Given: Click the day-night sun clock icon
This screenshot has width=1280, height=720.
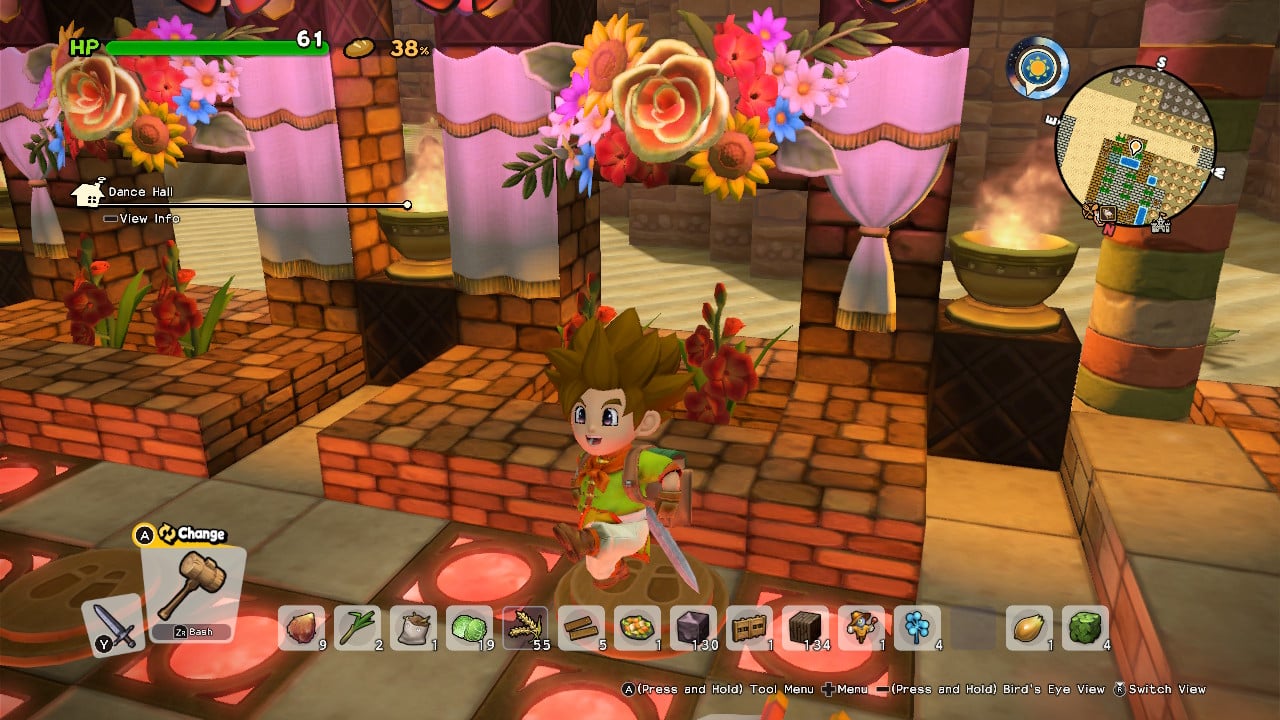Looking at the screenshot, I should pos(1037,67).
